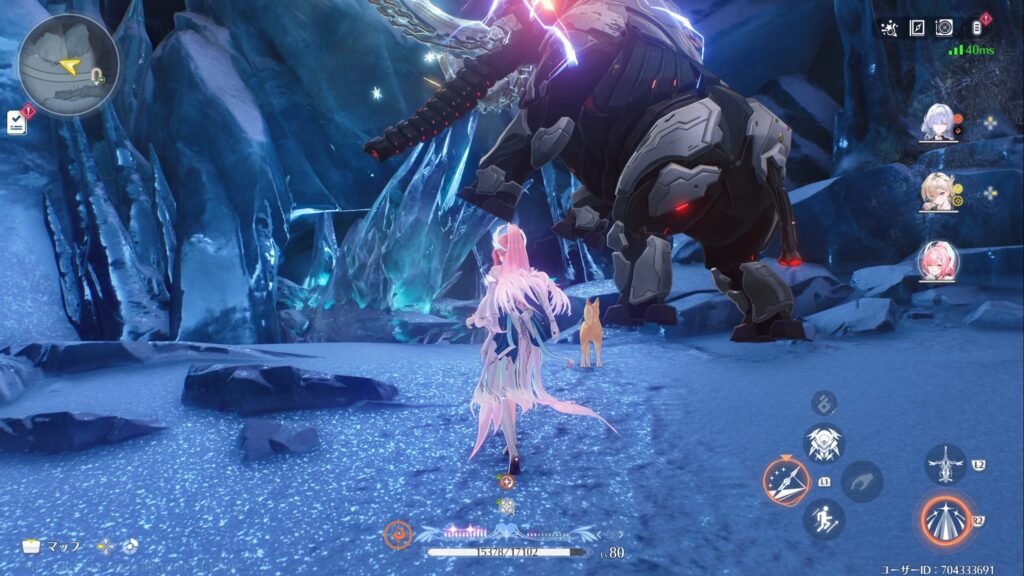Switch to the blonde character portrait
The width and height of the screenshot is (1024, 576).
coord(939,192)
